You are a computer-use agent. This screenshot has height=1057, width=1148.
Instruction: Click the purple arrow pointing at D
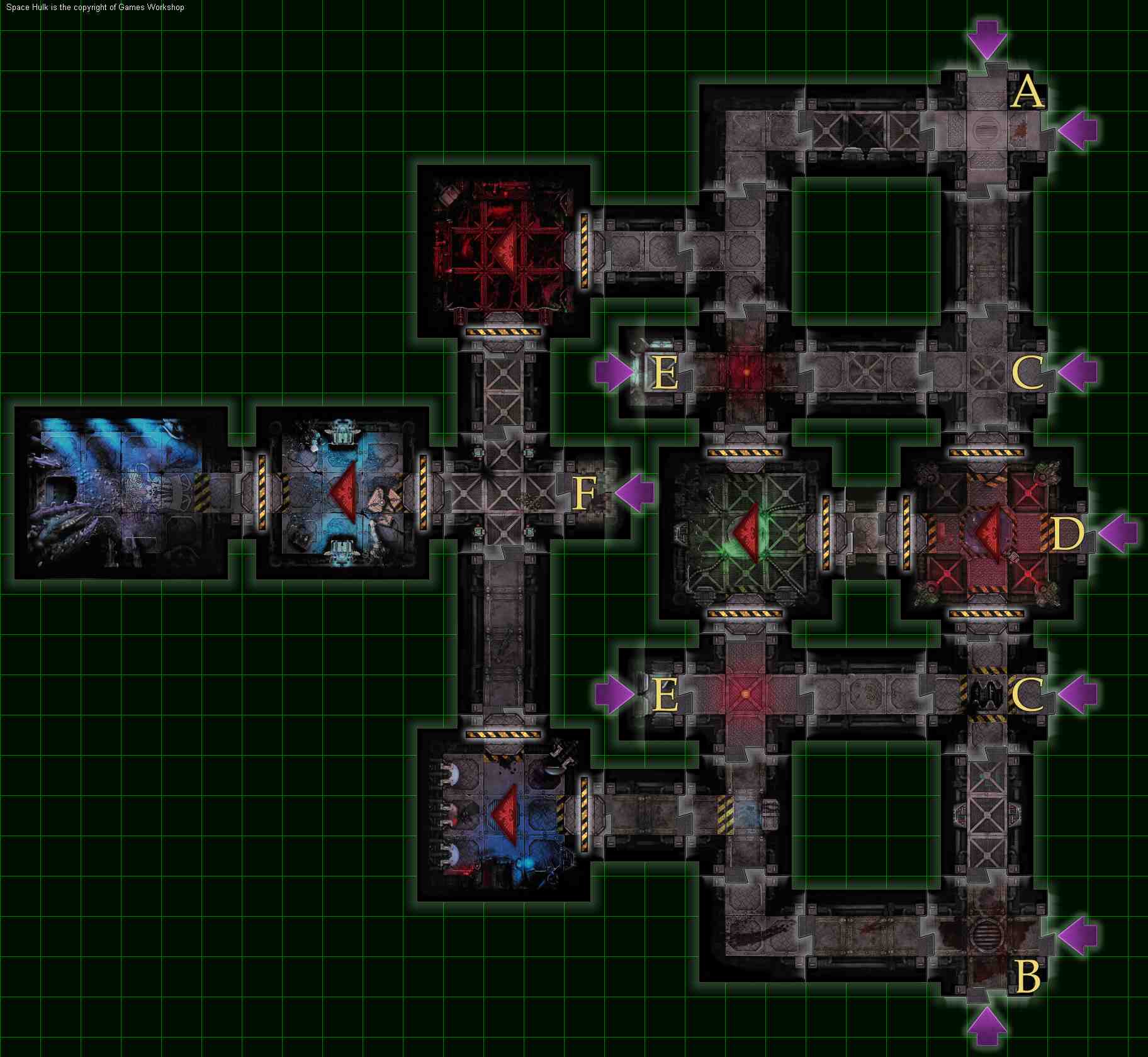point(1118,534)
